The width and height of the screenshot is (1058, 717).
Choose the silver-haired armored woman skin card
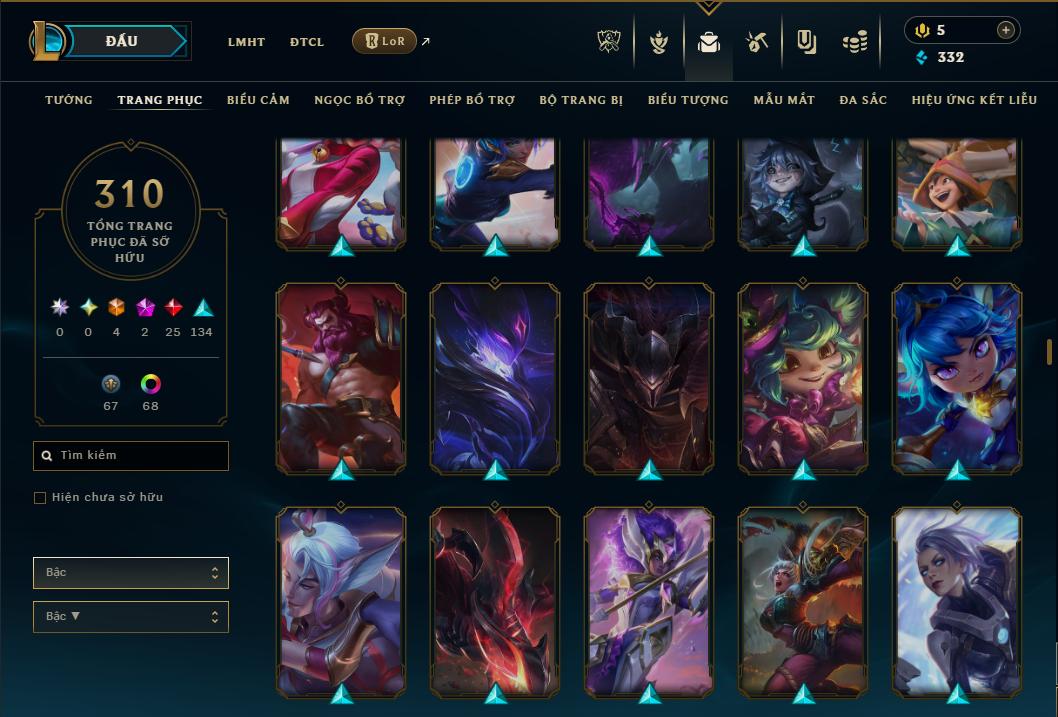pos(957,600)
